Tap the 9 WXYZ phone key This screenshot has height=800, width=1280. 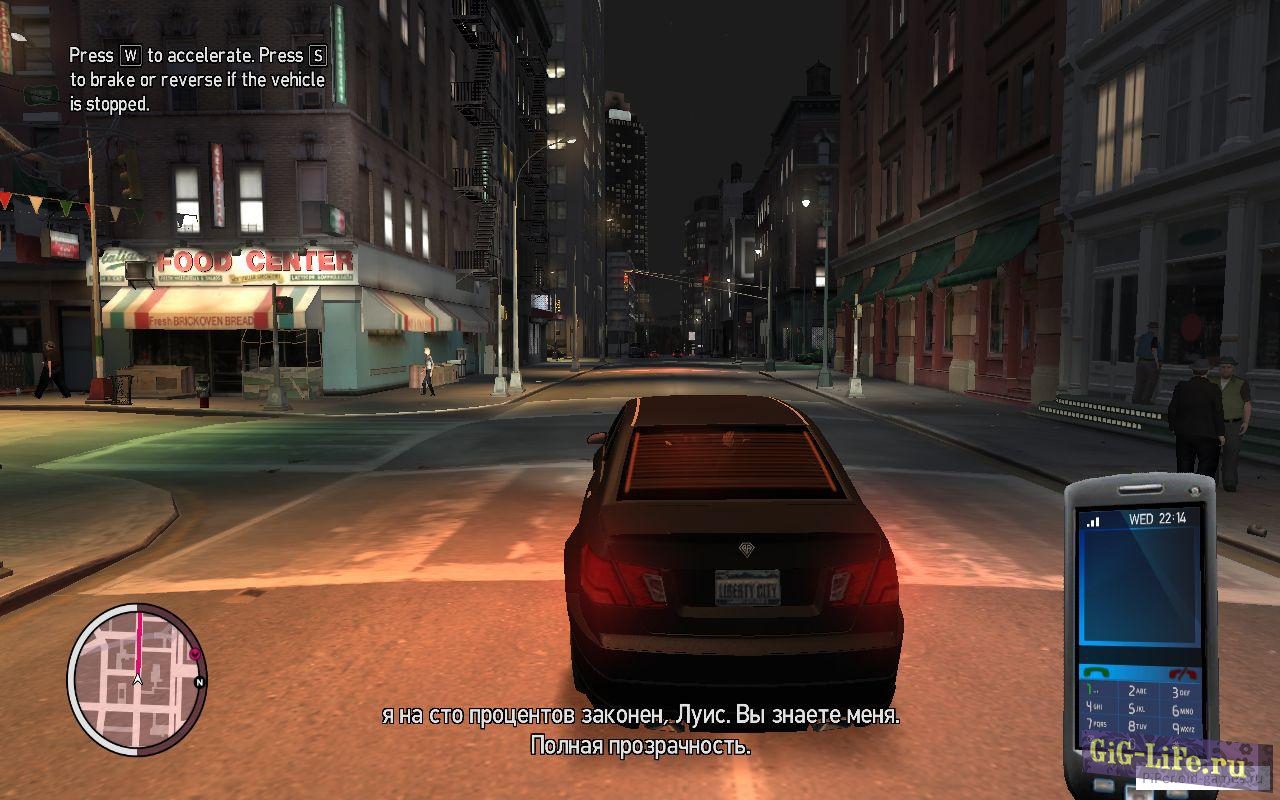tap(1180, 727)
